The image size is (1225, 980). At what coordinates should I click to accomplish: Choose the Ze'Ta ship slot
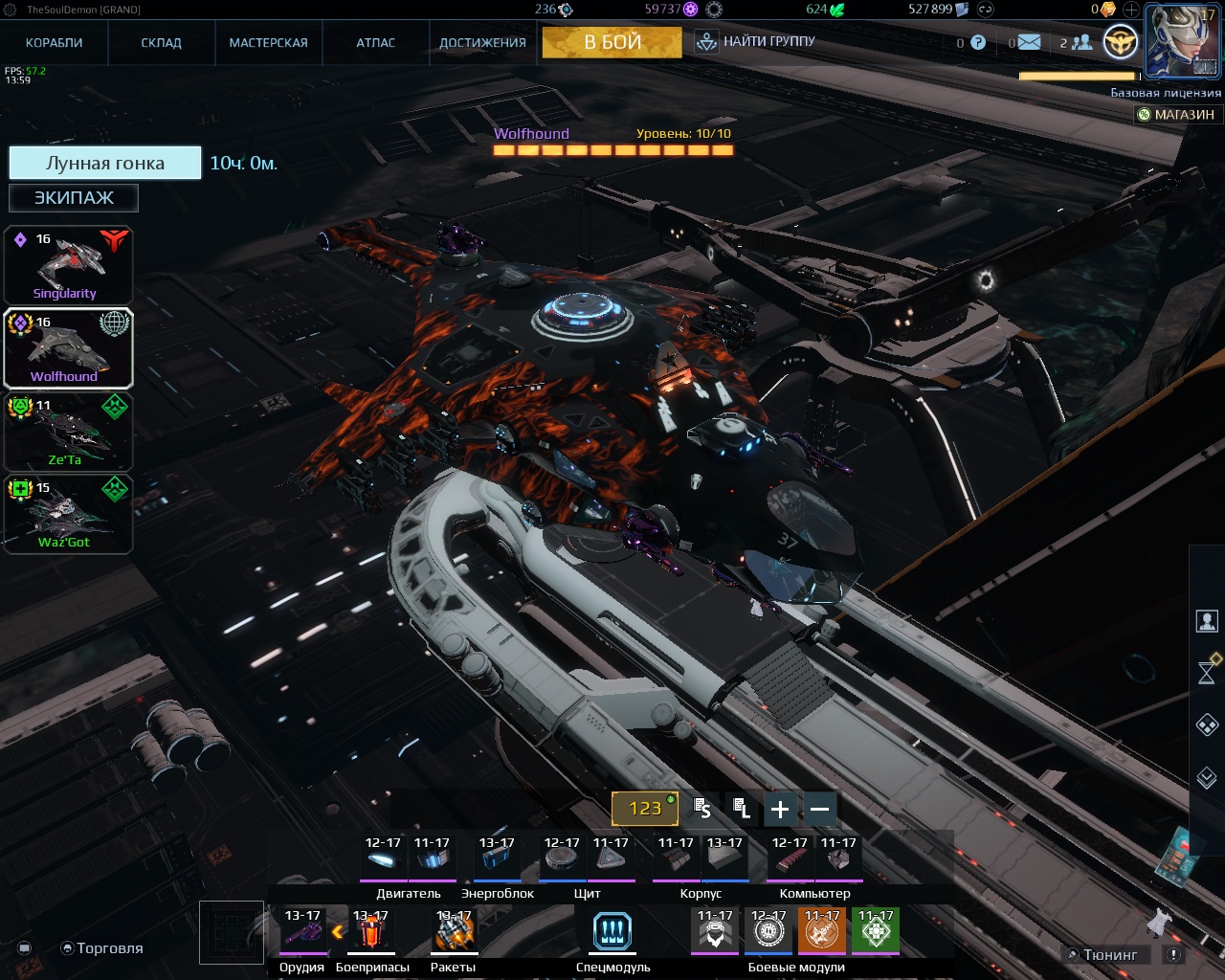(67, 432)
